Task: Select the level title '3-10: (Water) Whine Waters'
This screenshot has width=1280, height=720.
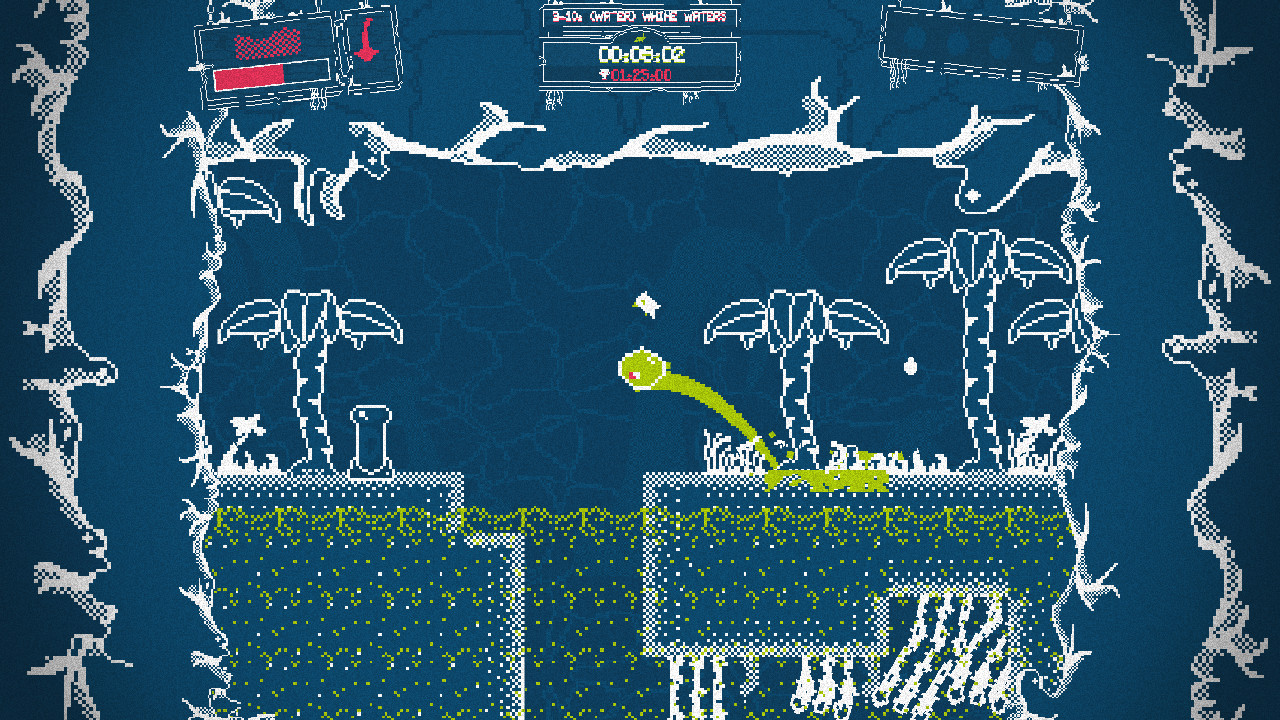Action: point(640,16)
